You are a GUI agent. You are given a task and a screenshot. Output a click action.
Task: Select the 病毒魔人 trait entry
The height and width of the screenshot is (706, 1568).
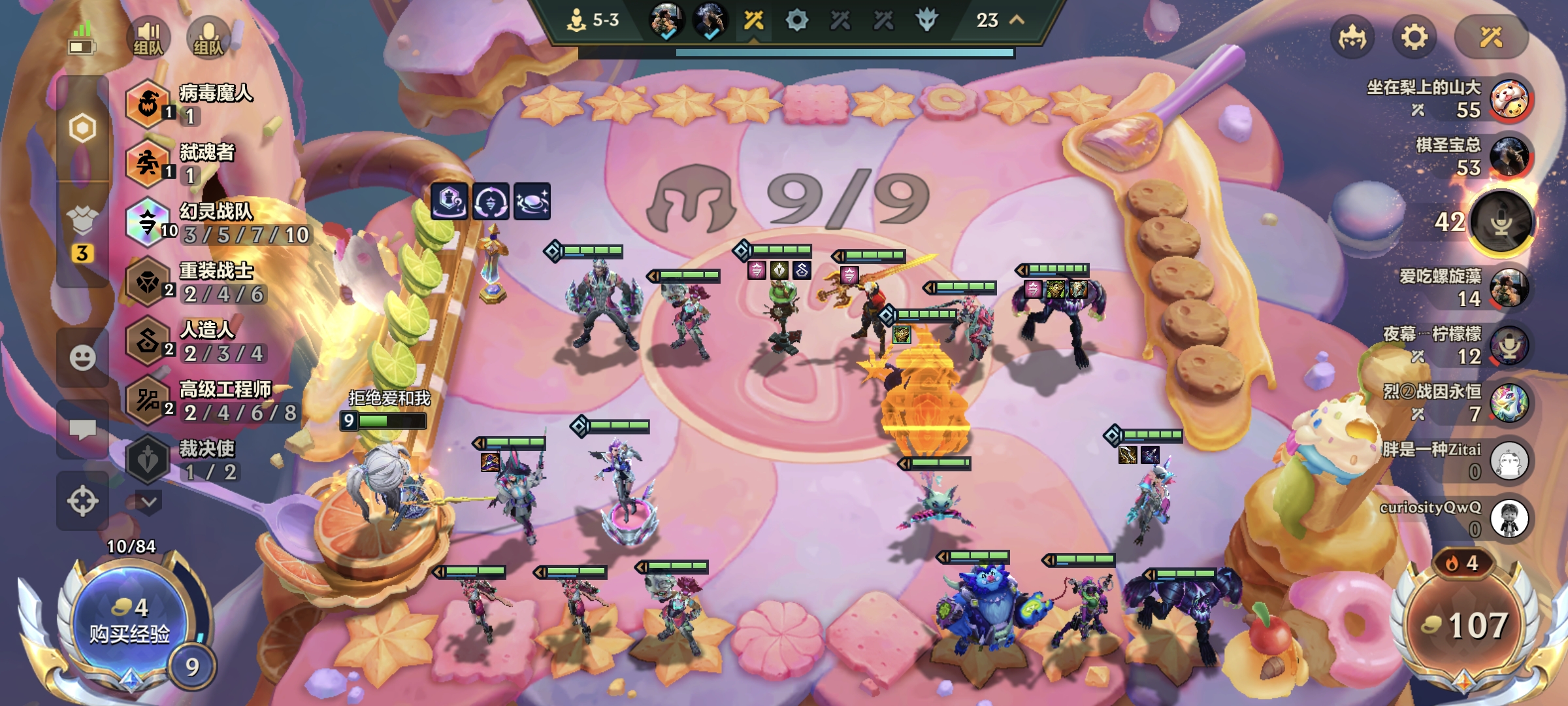189,103
